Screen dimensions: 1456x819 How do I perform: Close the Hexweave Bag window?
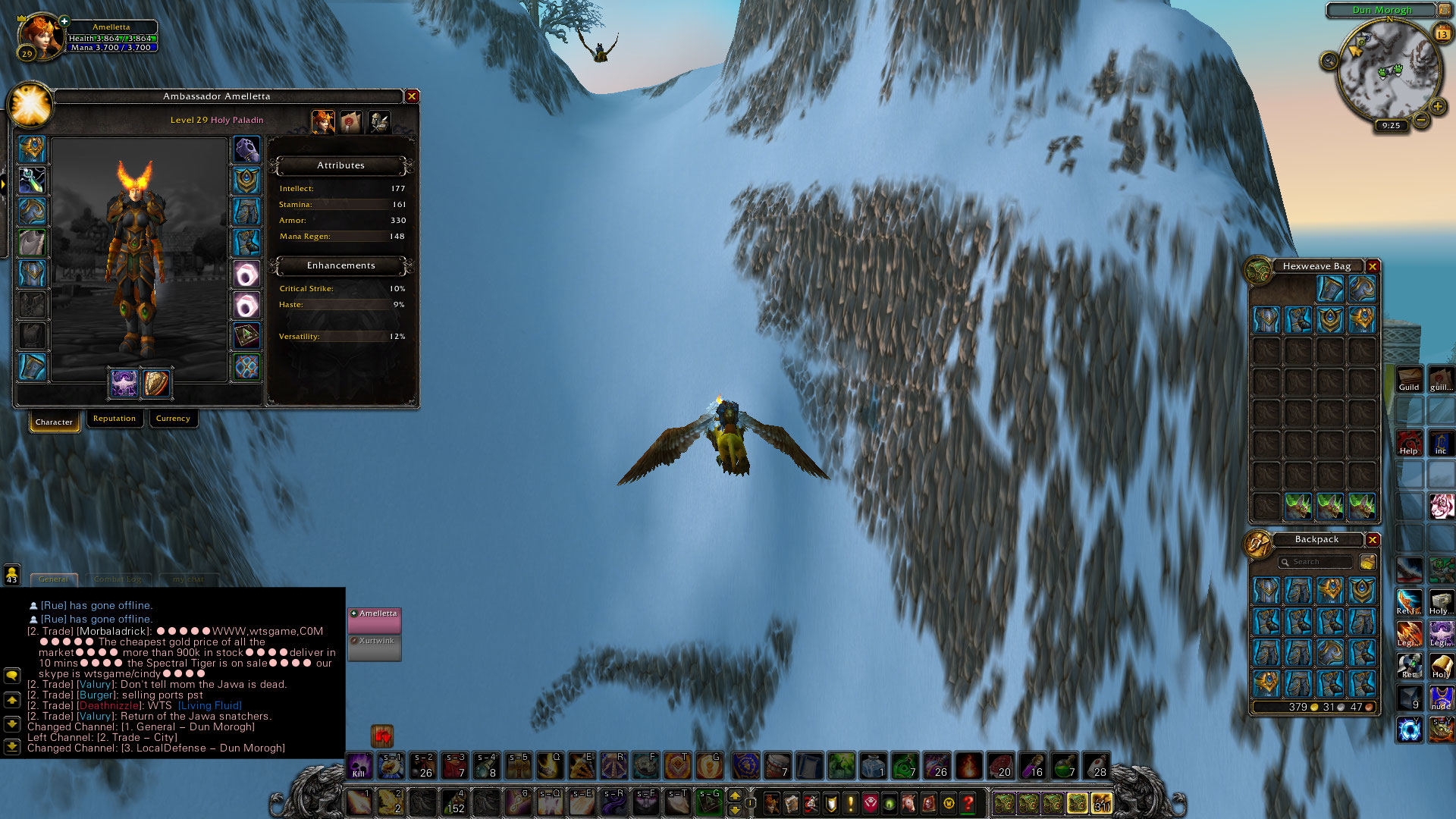(1373, 266)
